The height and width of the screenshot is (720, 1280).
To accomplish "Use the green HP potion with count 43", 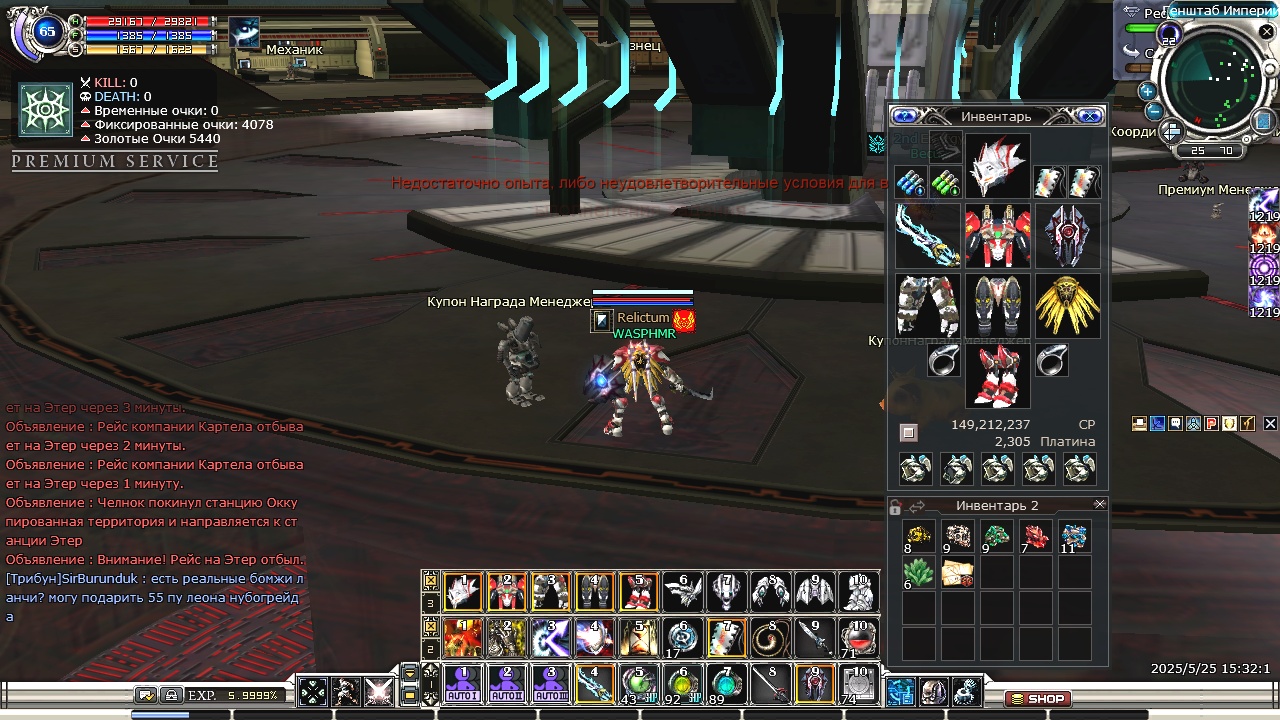I will [637, 684].
